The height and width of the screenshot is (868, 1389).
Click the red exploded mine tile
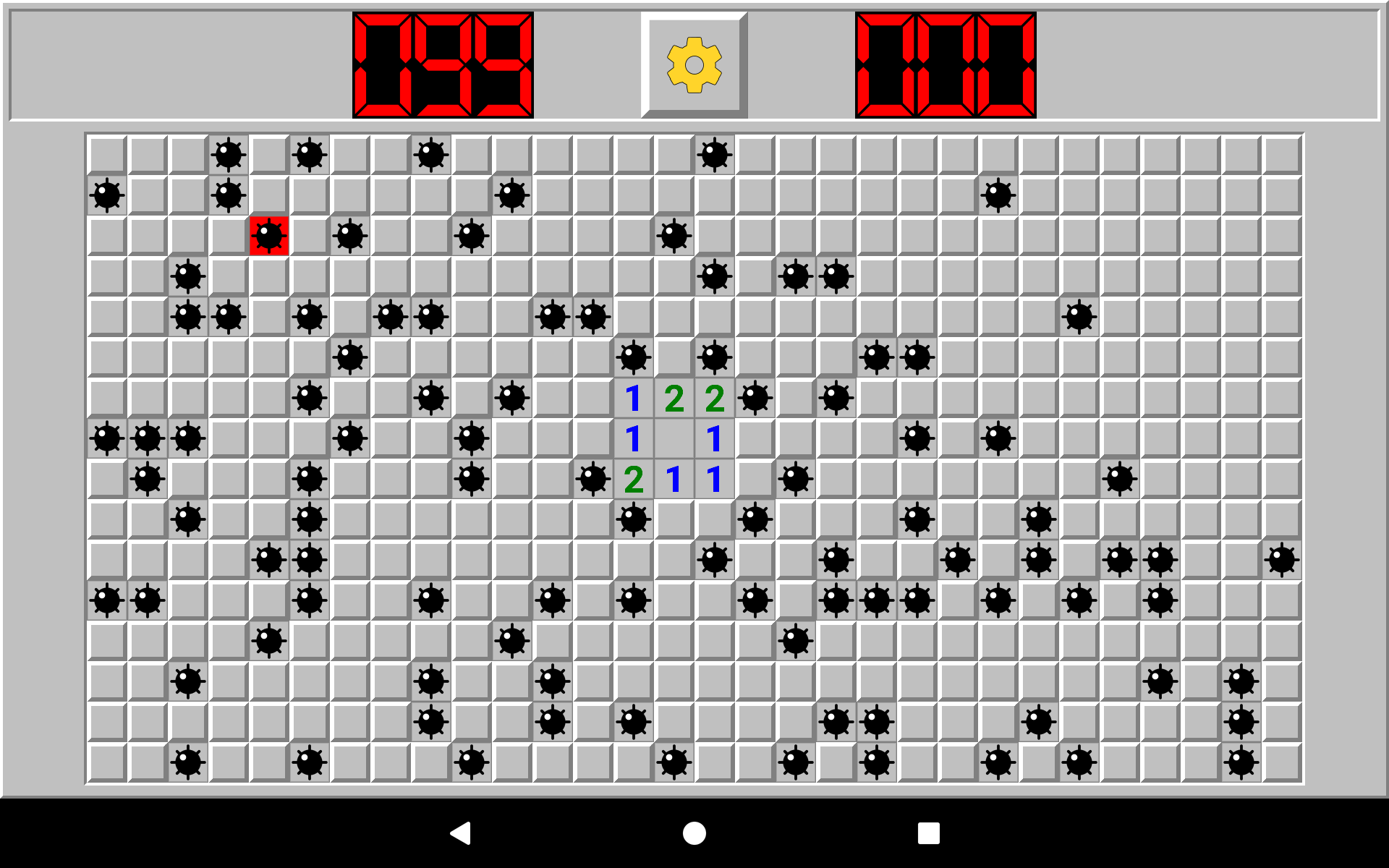pos(268,237)
